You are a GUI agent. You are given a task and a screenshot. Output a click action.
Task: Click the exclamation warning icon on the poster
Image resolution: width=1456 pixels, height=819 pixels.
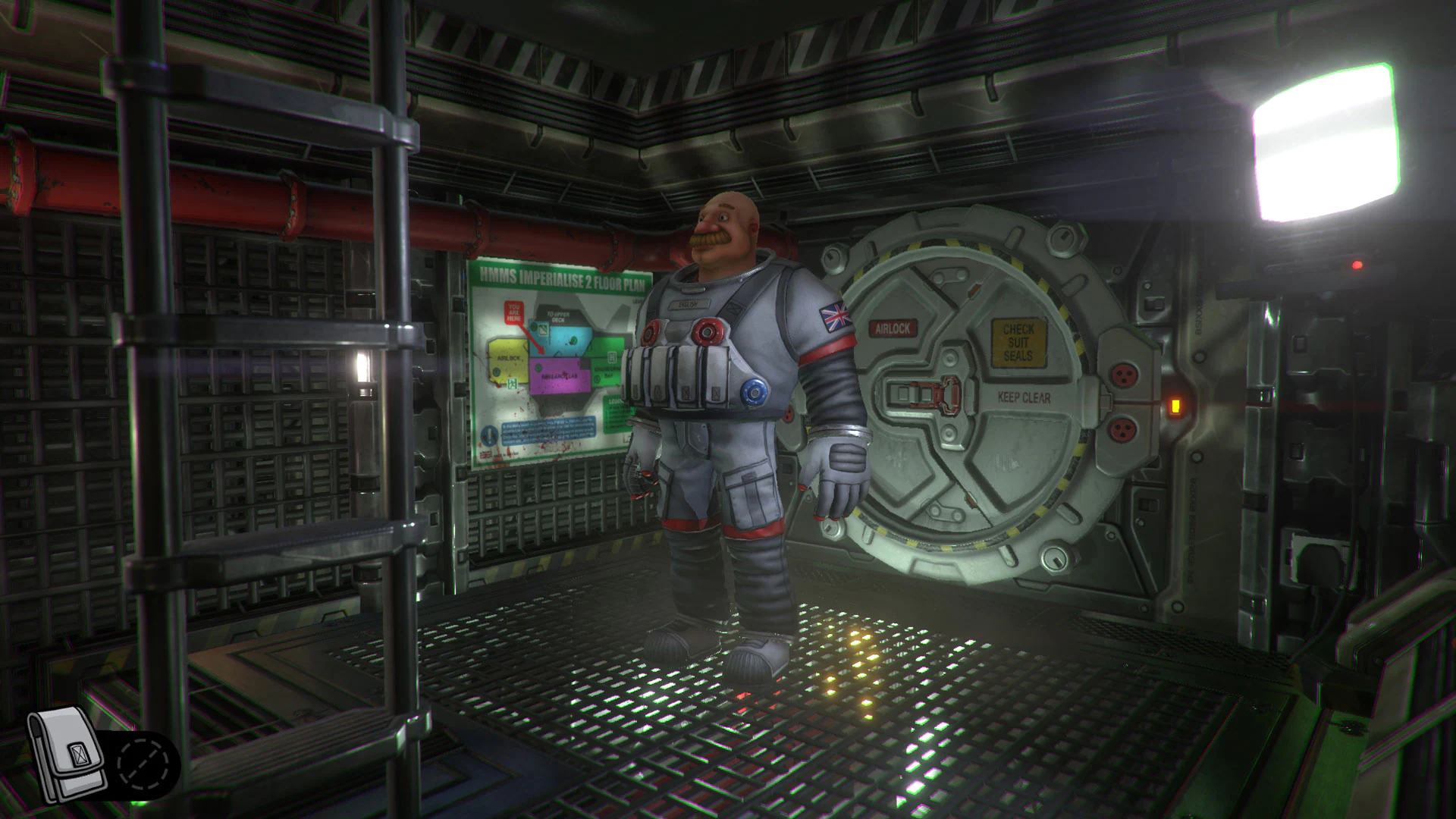coord(489,433)
